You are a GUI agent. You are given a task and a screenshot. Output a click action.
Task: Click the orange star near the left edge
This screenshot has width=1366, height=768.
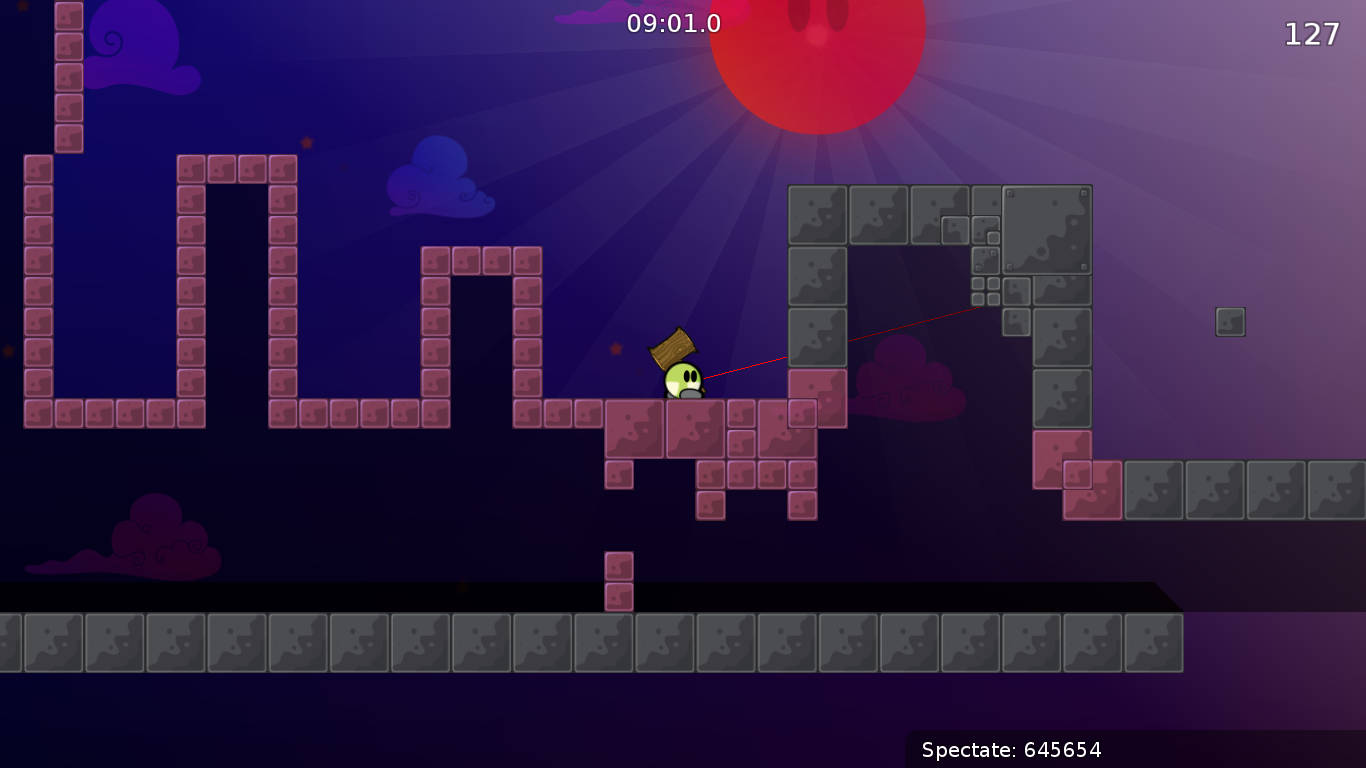point(8,350)
